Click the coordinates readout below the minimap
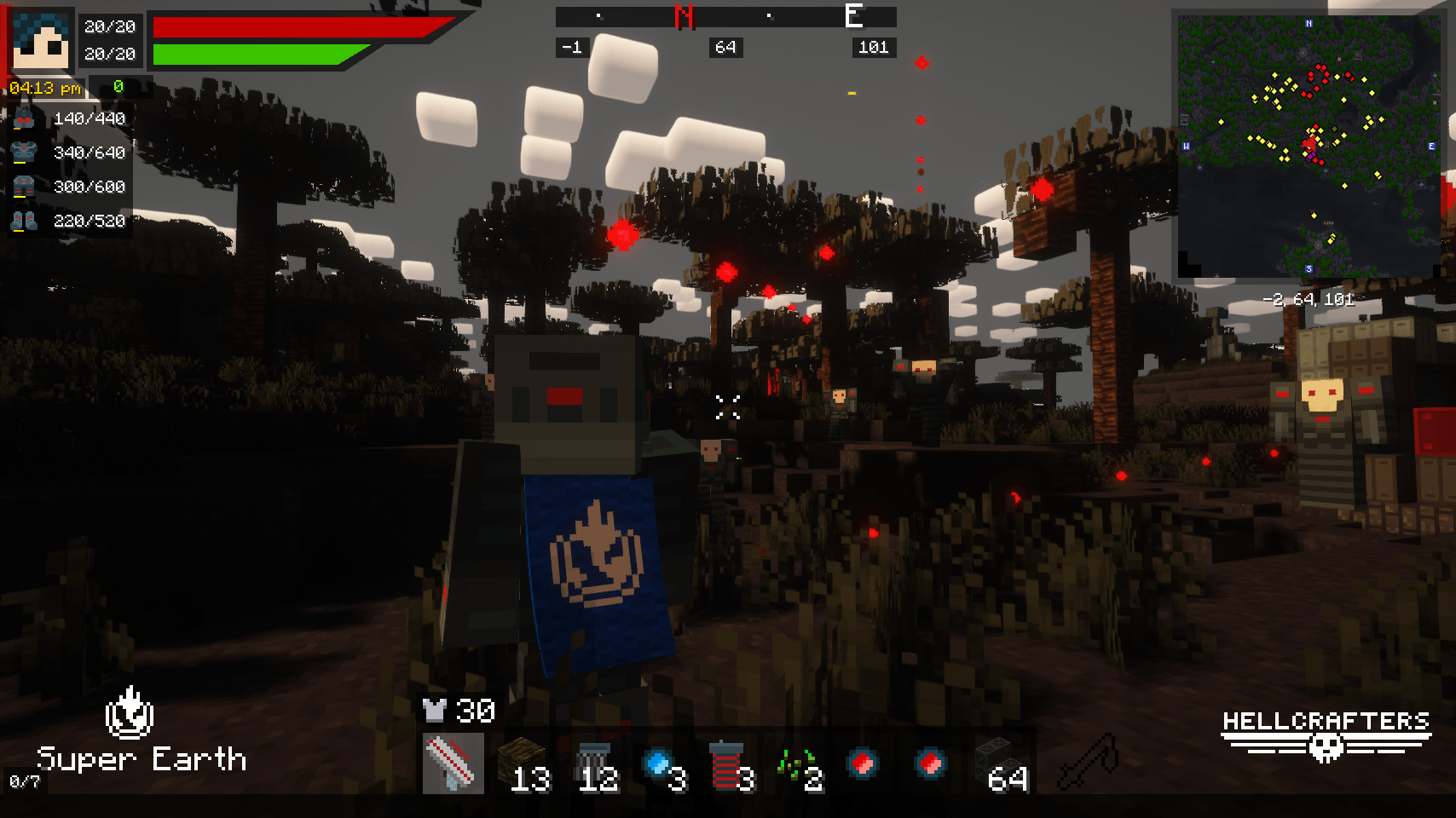This screenshot has height=818, width=1456. coord(1310,300)
